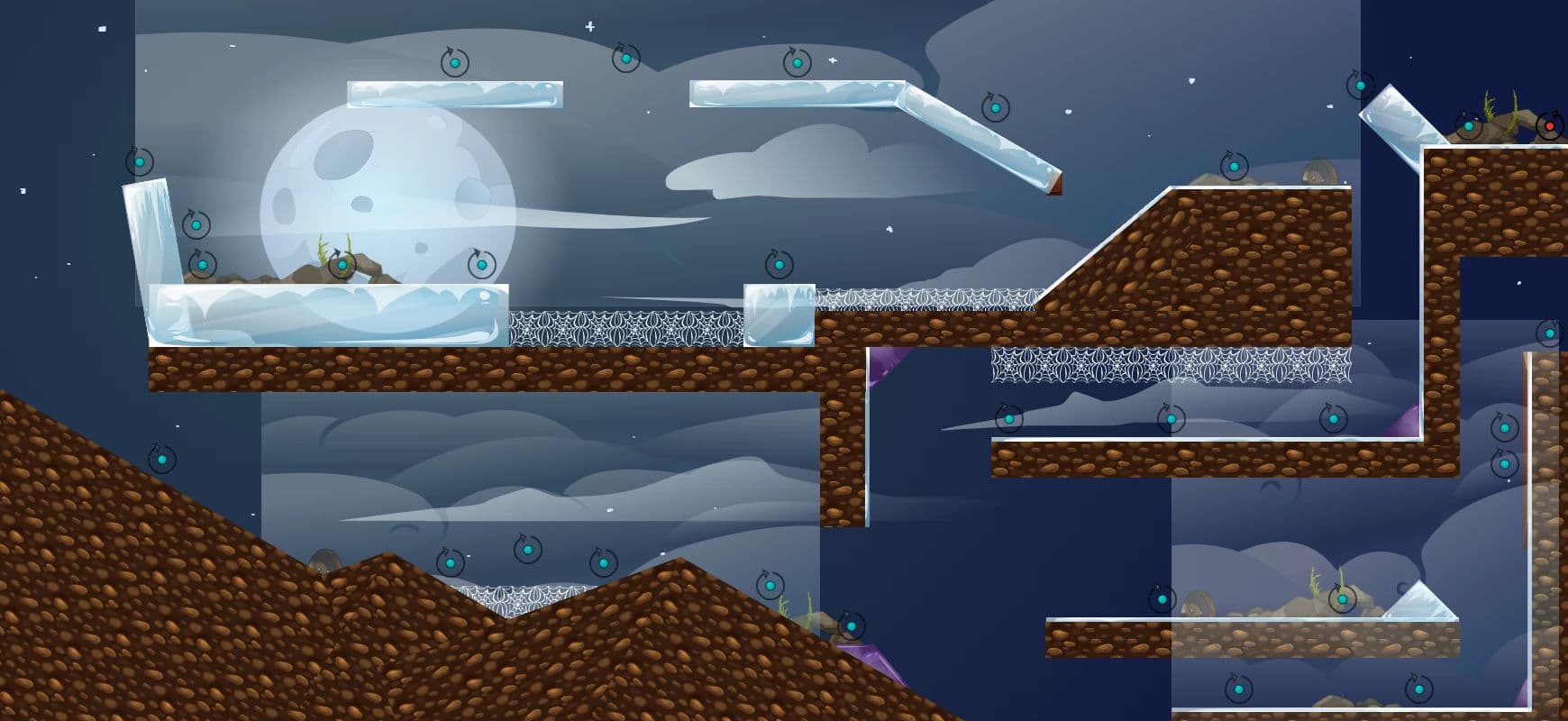The image size is (1568, 721).
Task: Choose the handle on the moonlit grassy rock pile
Action: point(342,265)
